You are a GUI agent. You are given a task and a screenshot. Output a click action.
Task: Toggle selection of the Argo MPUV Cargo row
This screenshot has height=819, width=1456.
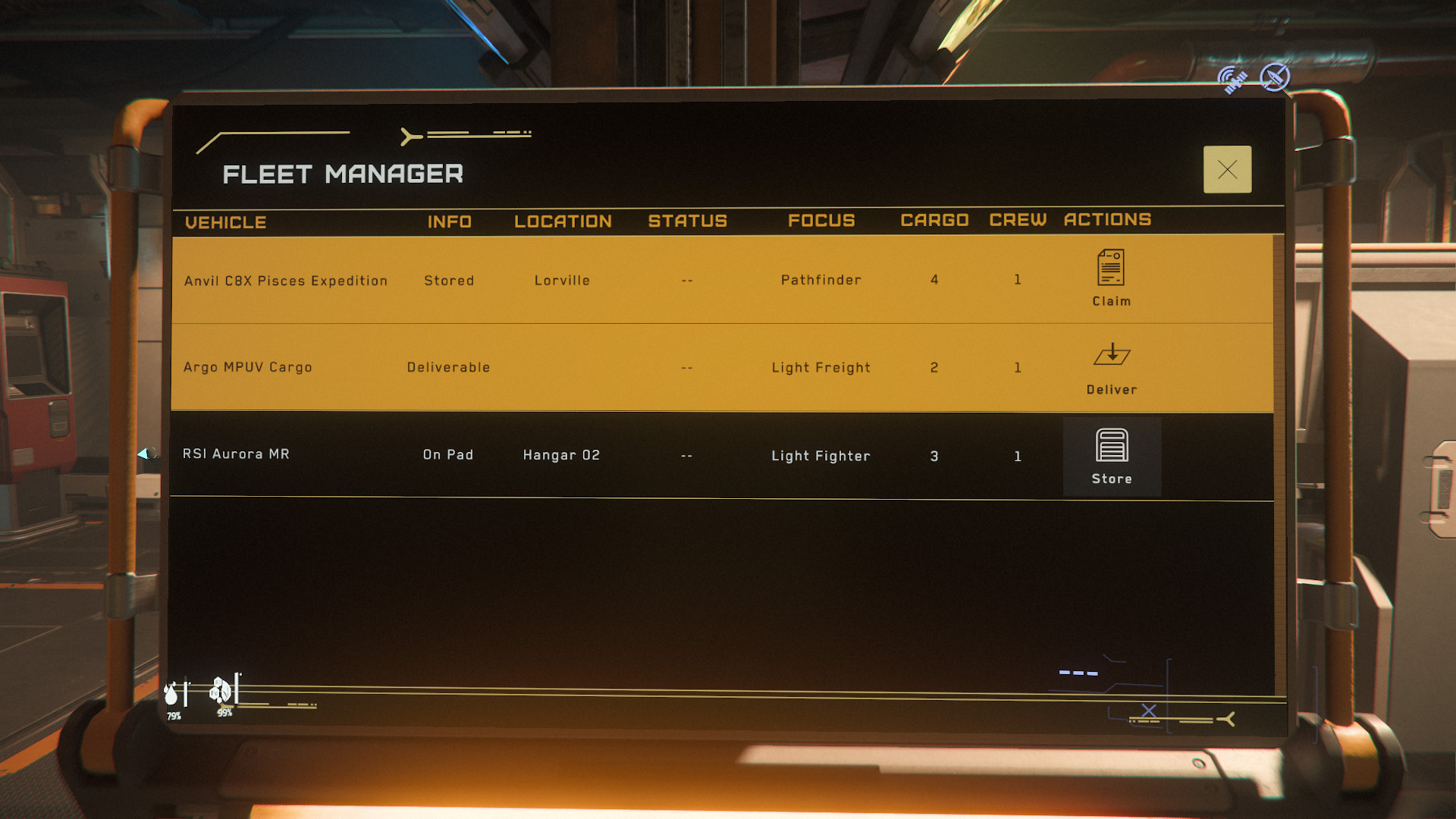tap(531, 368)
